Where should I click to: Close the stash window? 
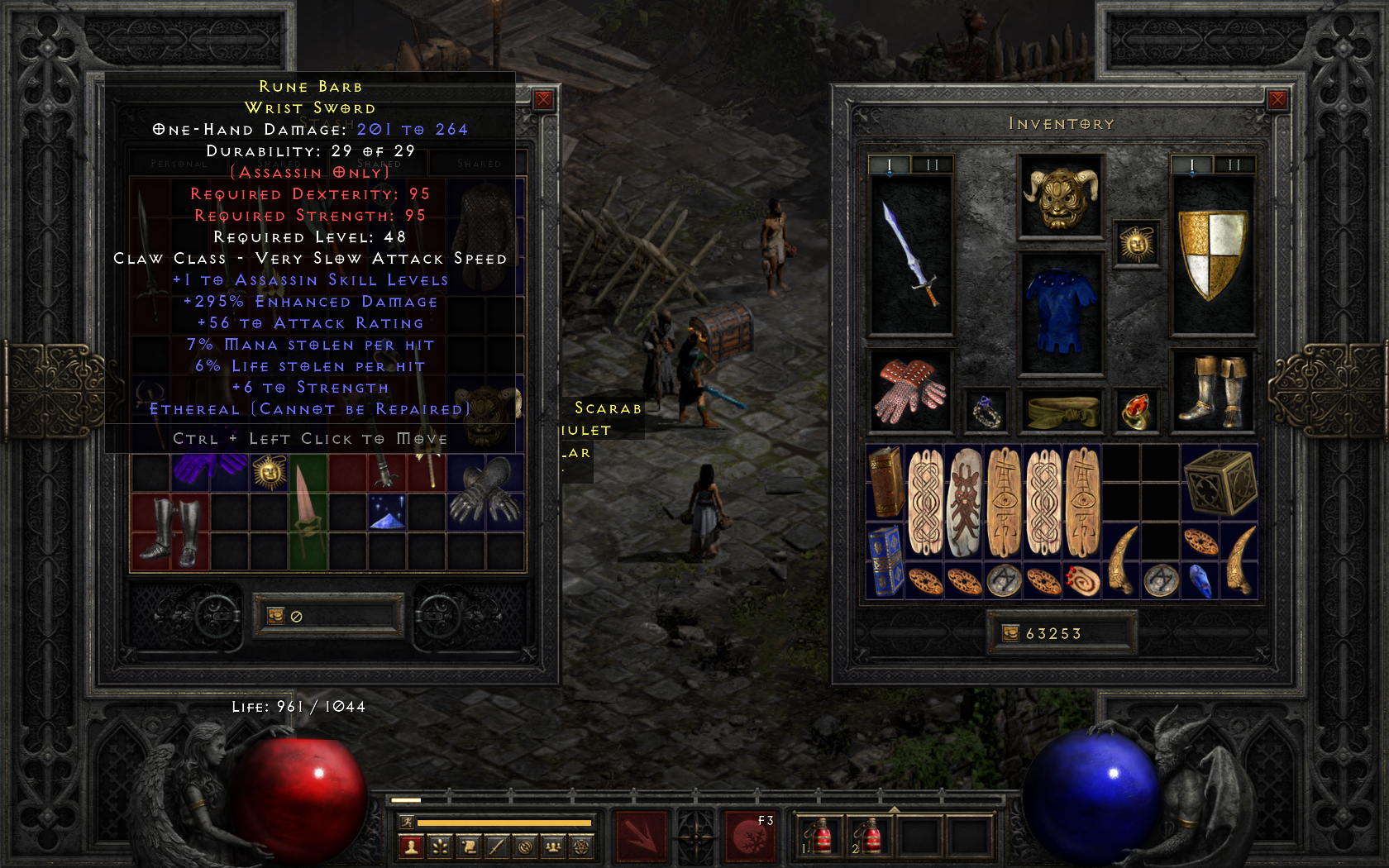click(x=543, y=100)
